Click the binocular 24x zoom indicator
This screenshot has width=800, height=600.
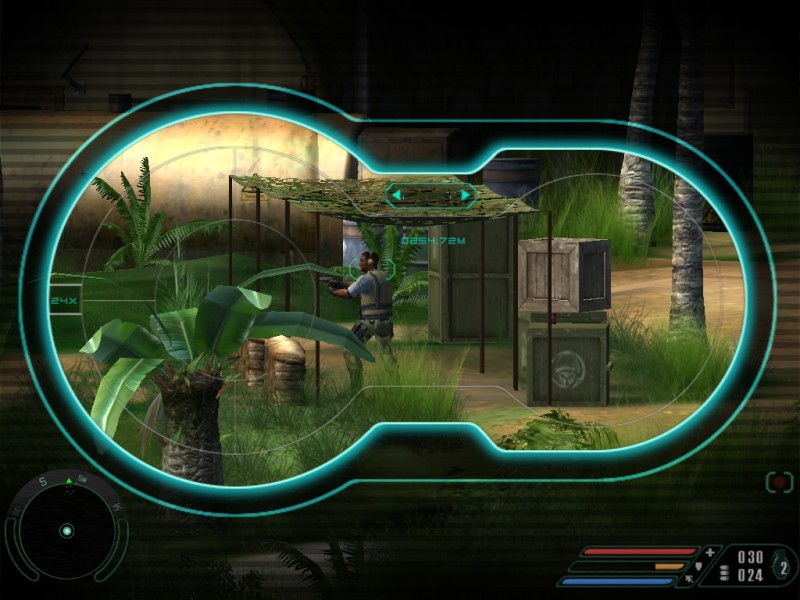point(63,299)
